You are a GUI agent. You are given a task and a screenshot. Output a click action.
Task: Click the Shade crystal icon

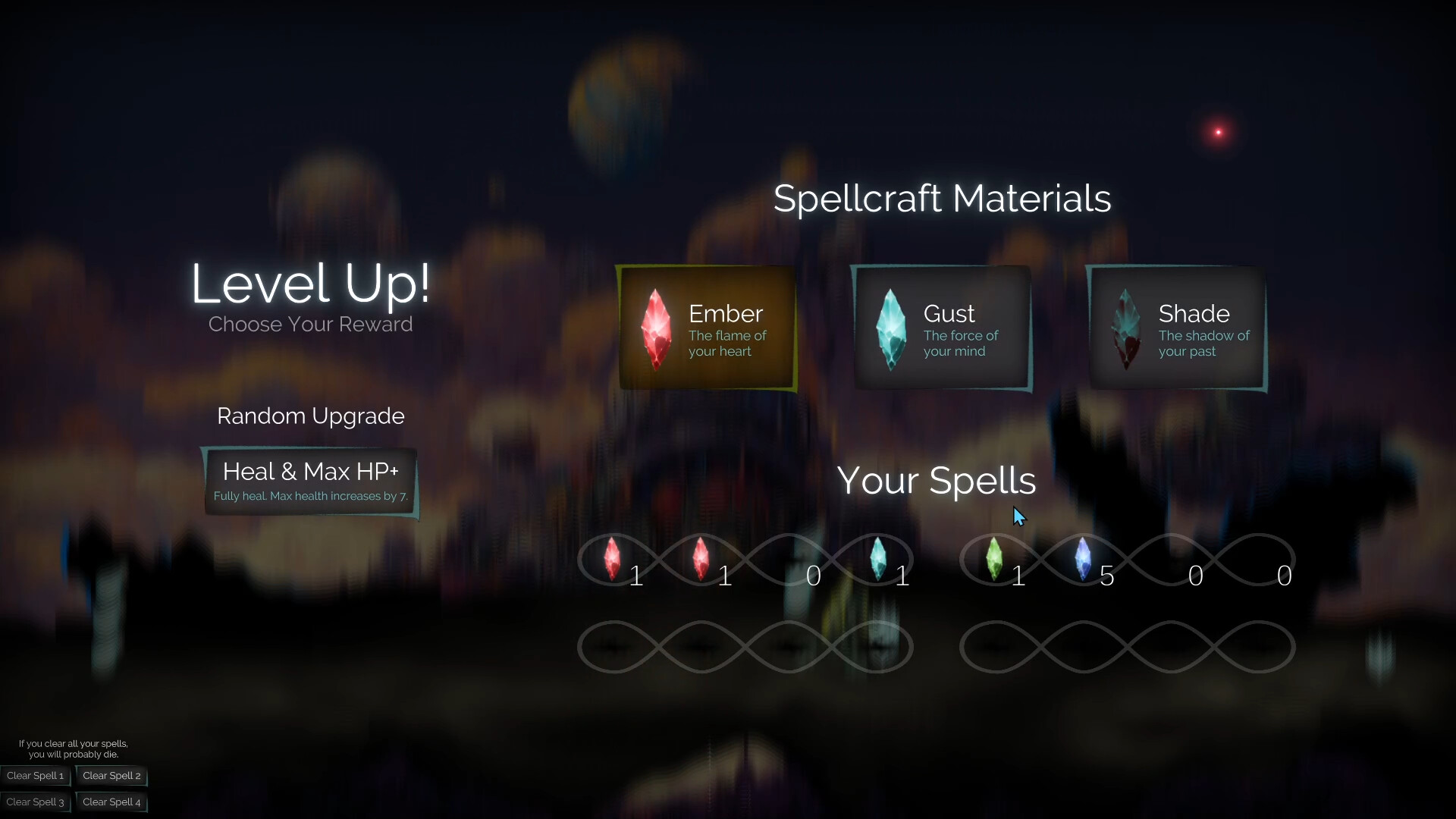(1125, 328)
